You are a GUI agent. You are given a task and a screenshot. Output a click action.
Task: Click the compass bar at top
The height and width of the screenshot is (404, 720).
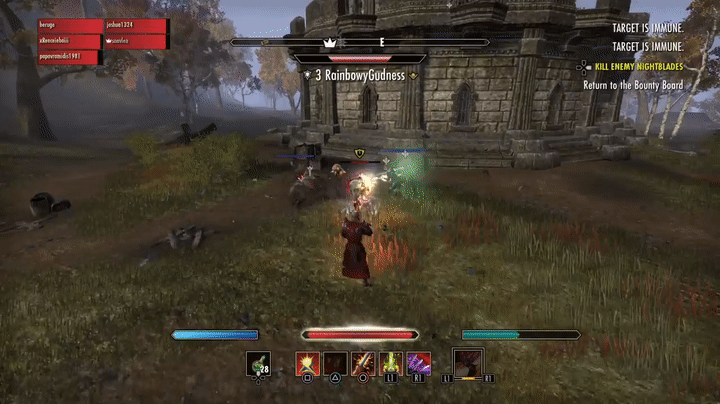[x=360, y=43]
